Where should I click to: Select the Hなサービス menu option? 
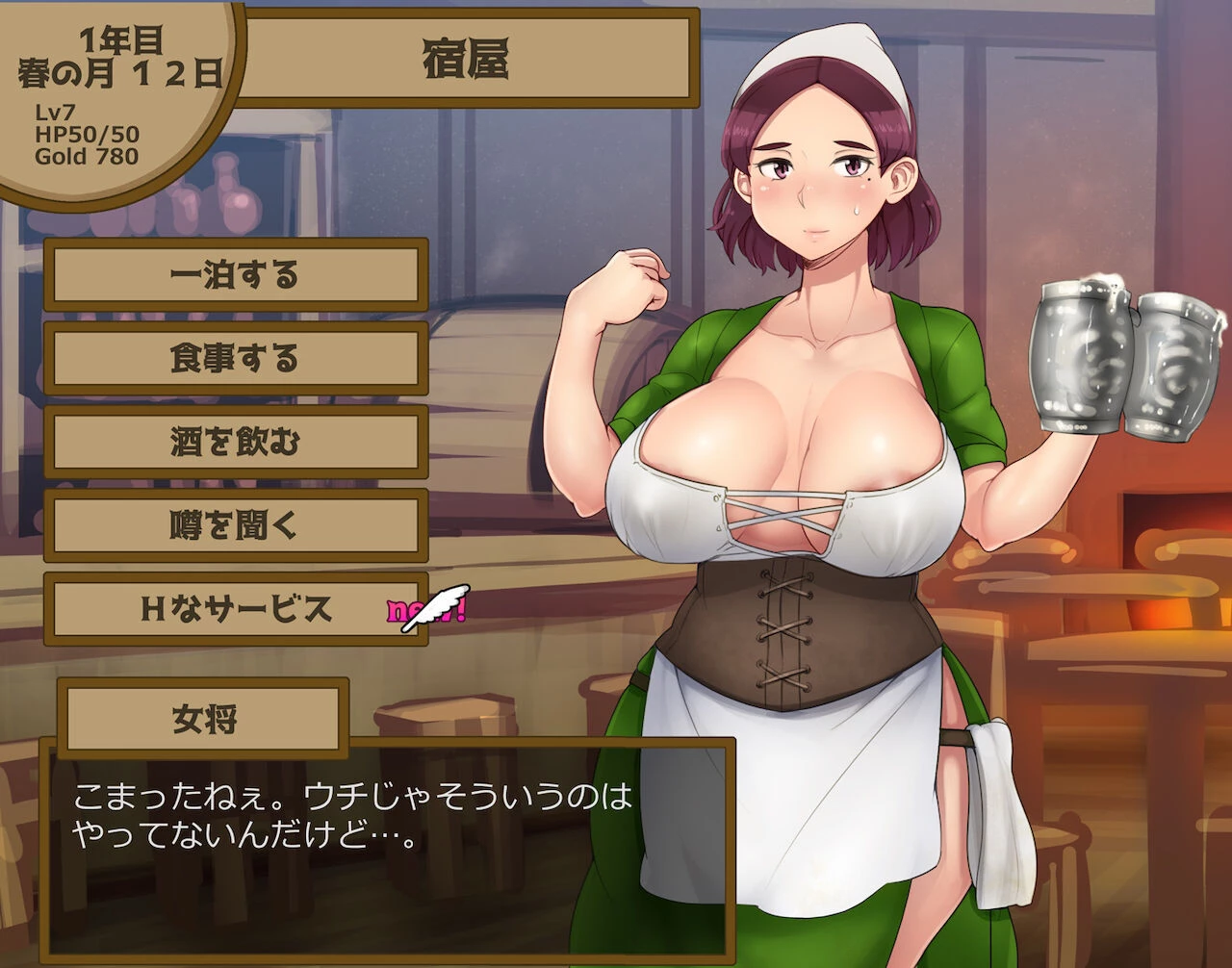tap(236, 609)
